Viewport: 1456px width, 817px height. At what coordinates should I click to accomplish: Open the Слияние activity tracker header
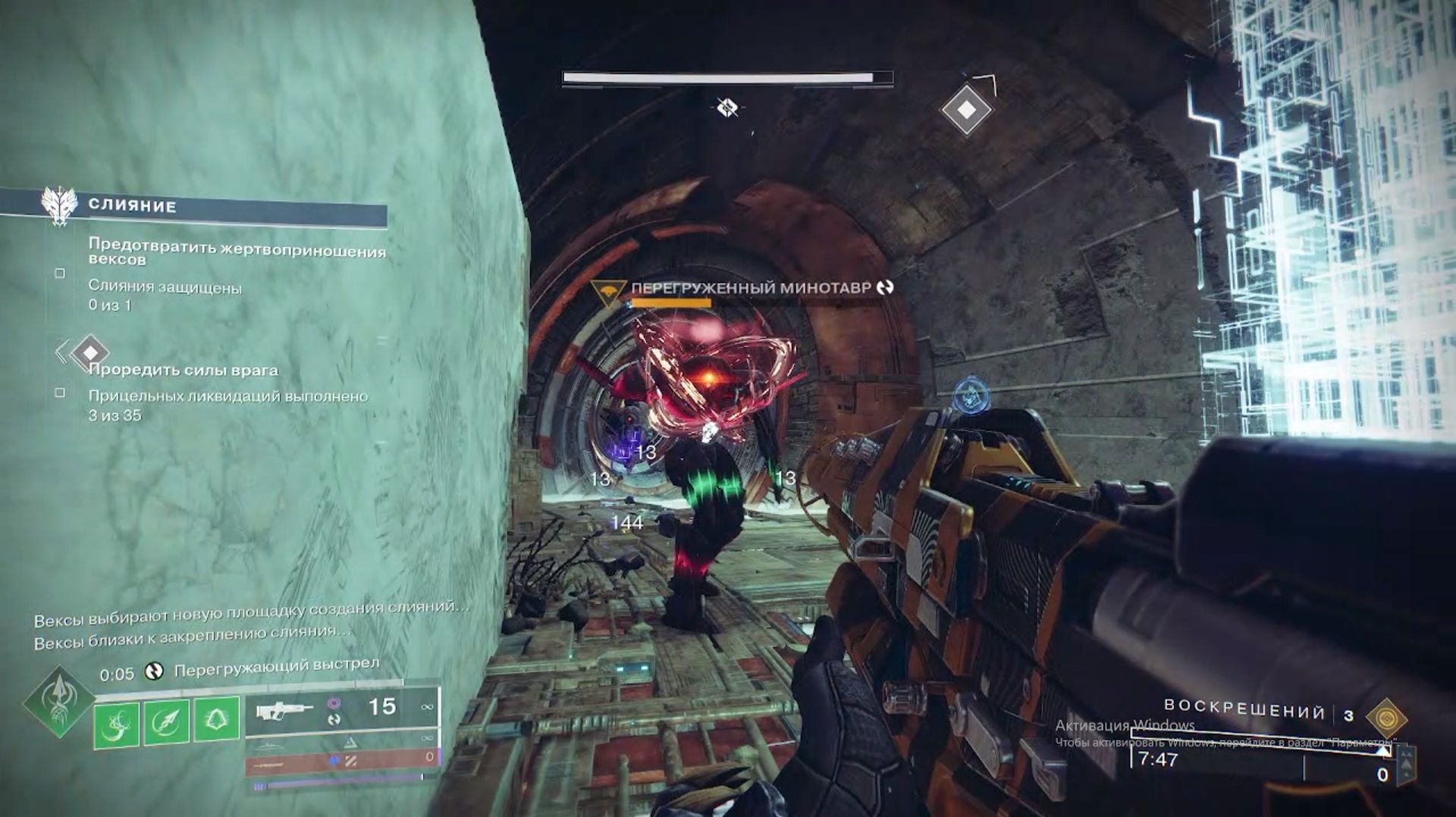pos(132,206)
